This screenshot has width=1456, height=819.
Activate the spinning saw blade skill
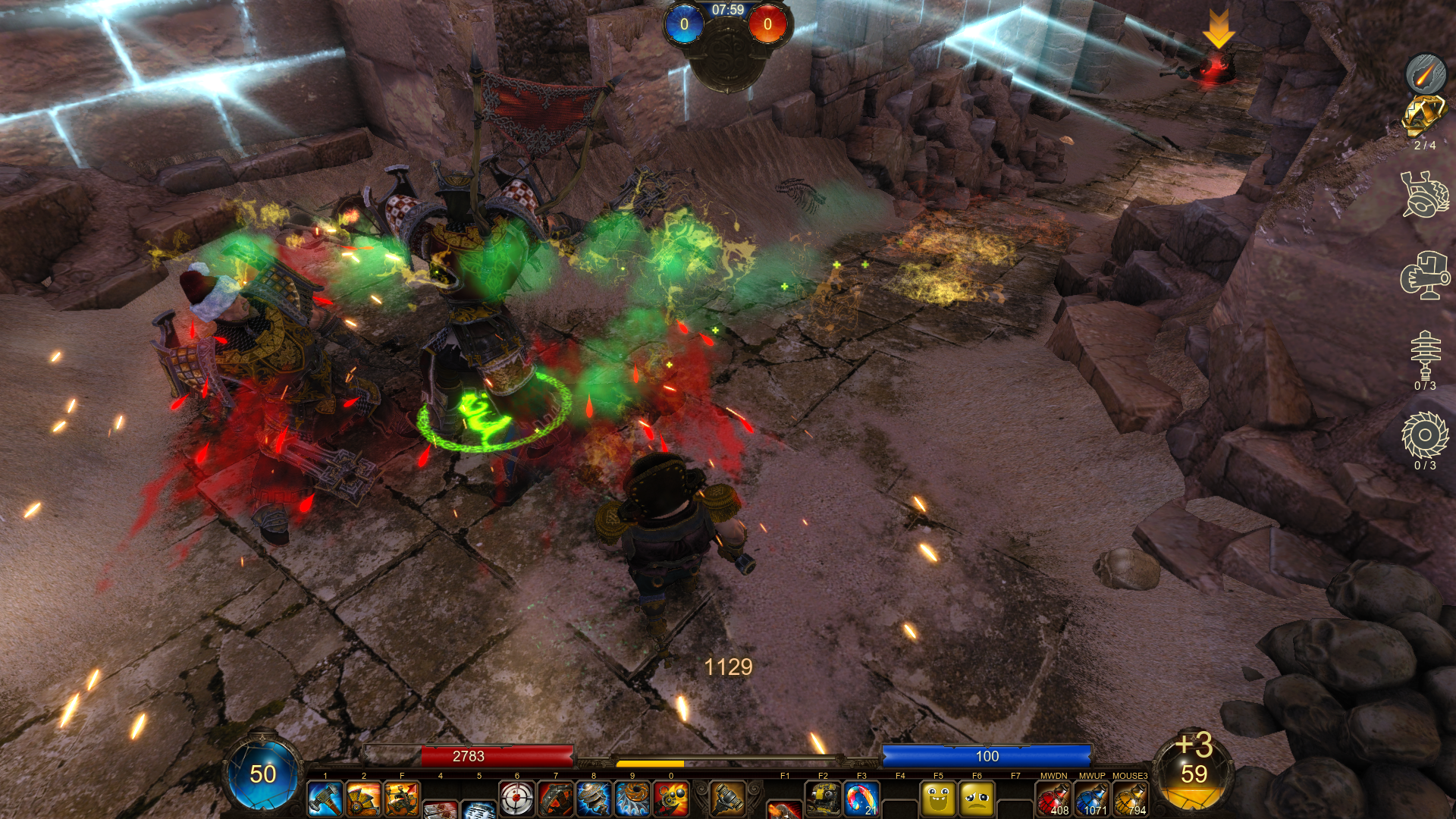click(x=632, y=799)
